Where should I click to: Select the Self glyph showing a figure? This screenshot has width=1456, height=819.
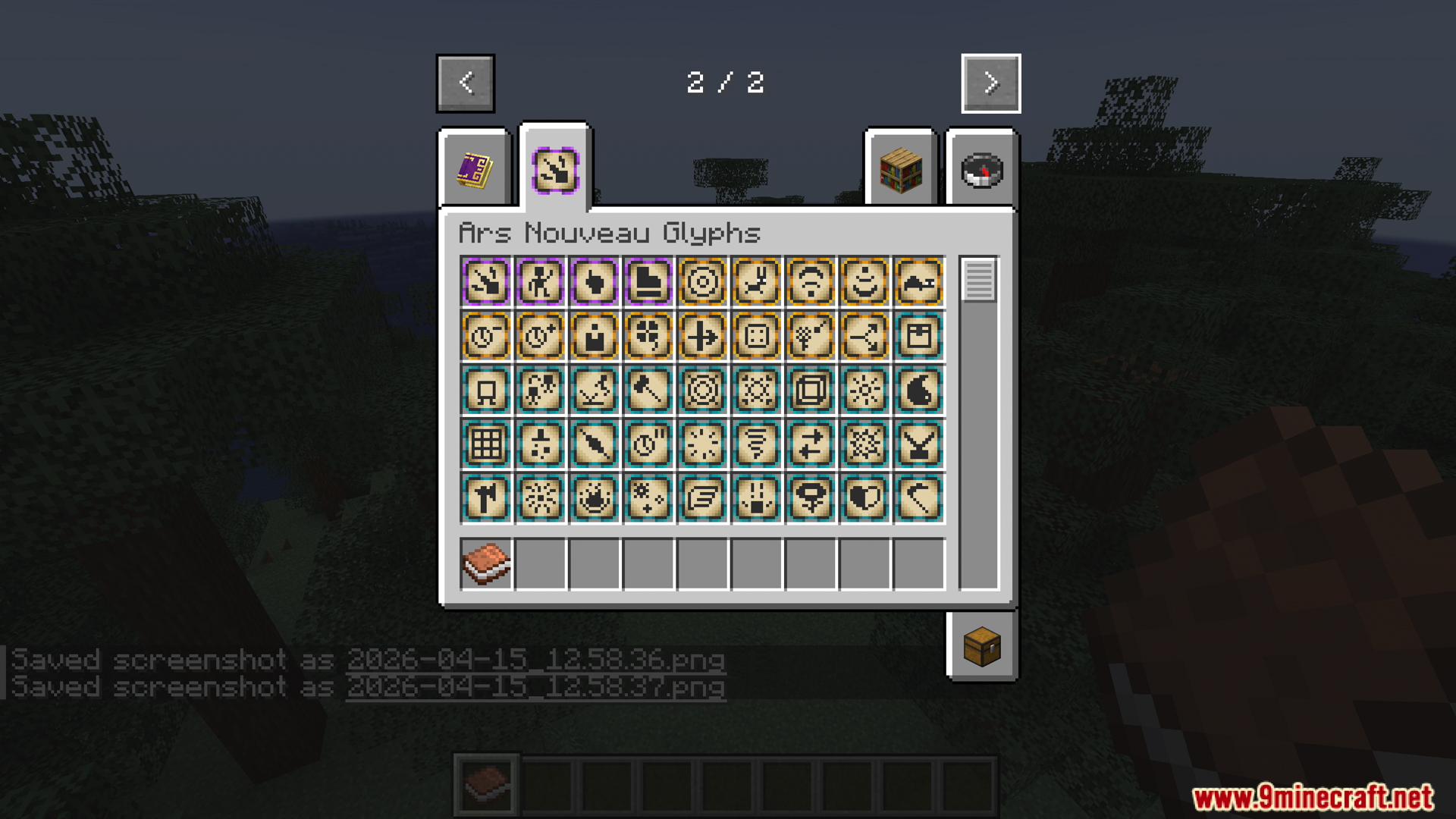click(x=540, y=283)
